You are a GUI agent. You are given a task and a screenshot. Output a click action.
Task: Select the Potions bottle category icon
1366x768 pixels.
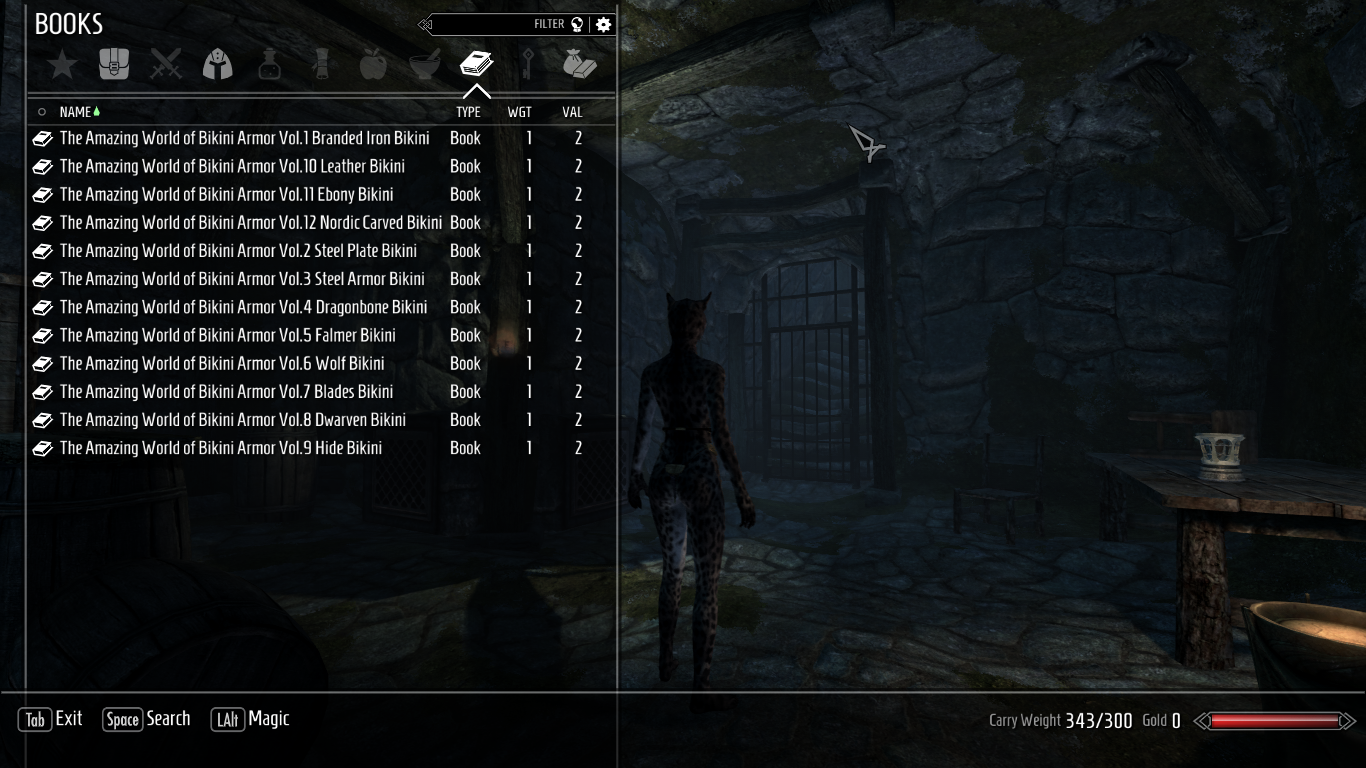(x=269, y=63)
